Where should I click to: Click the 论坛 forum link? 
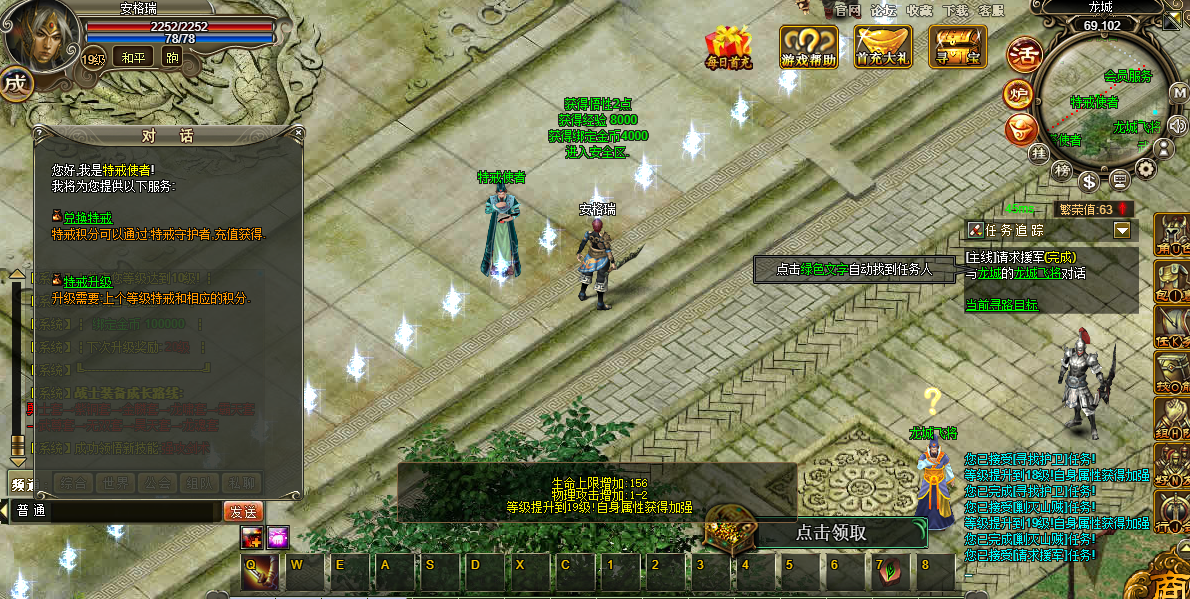click(x=883, y=10)
